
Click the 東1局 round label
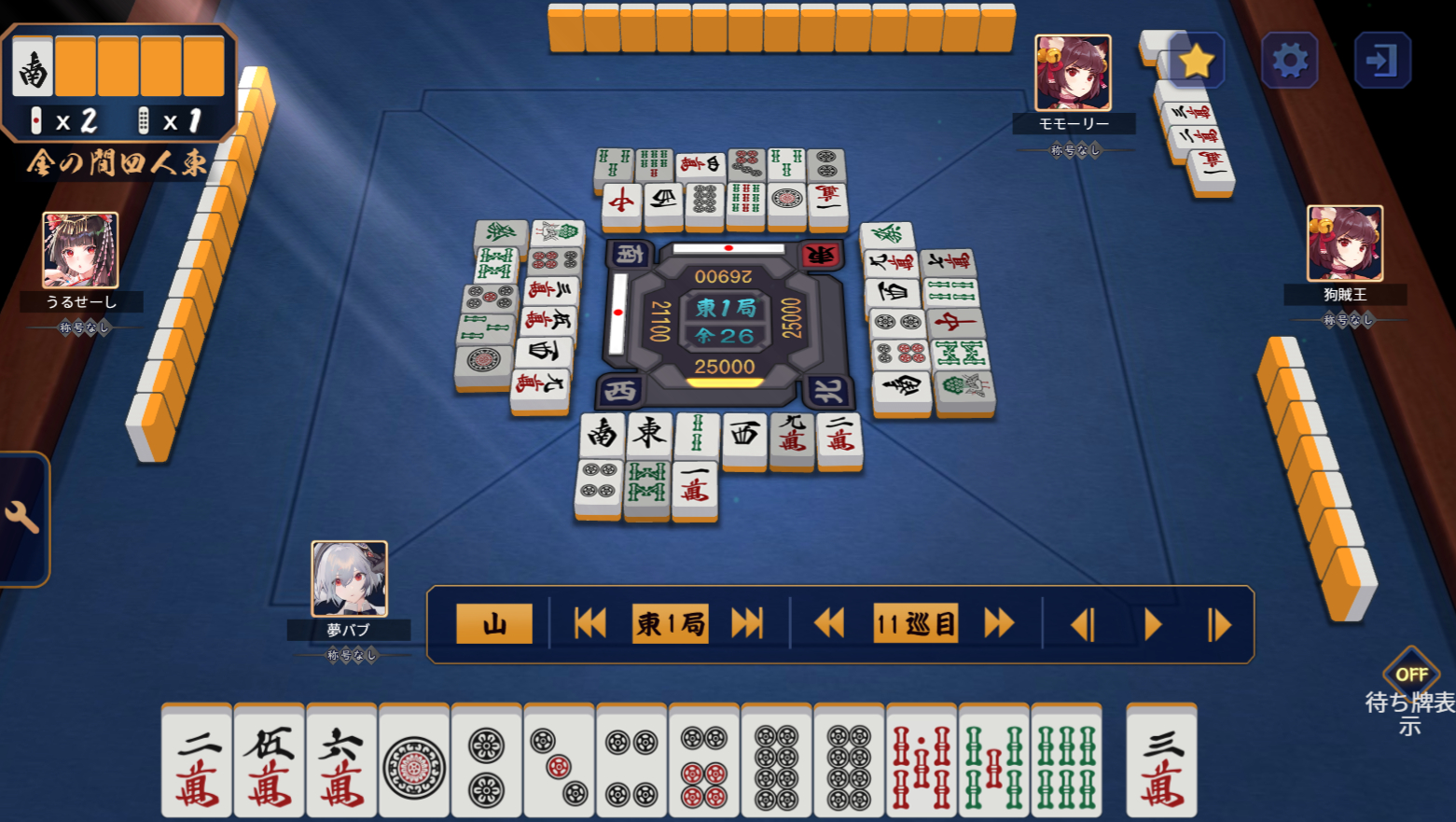668,622
